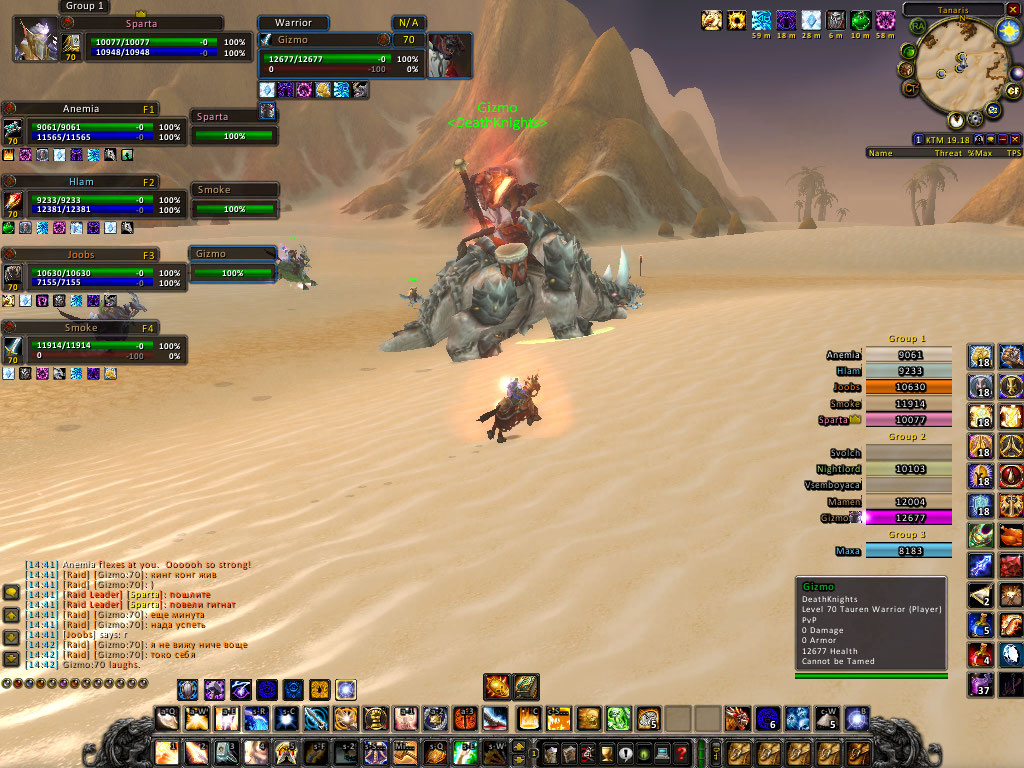Close the KTM threat meter window
The image size is (1024, 768).
1015,139
